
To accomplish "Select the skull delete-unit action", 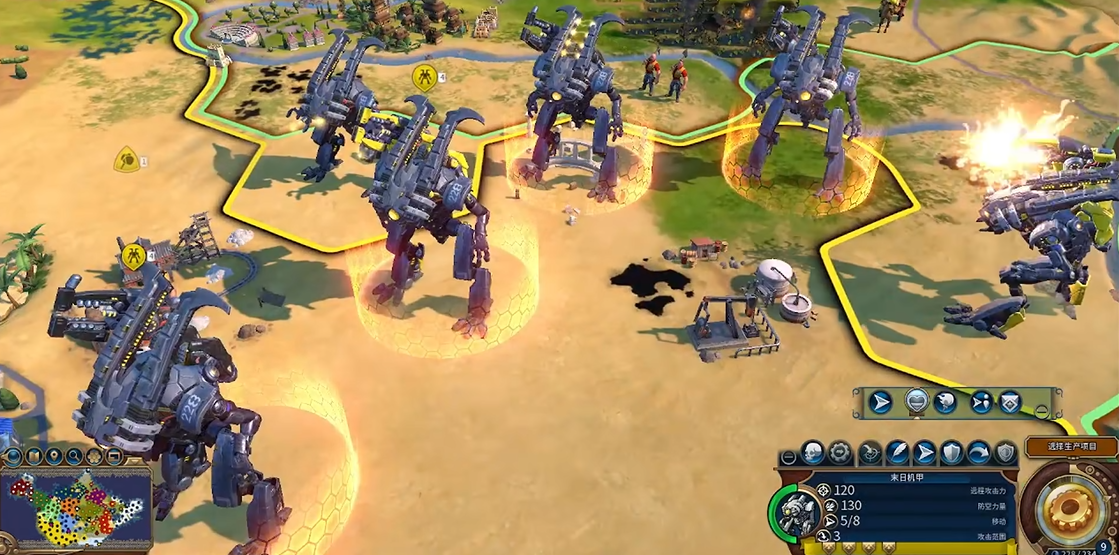I will [x=814, y=452].
